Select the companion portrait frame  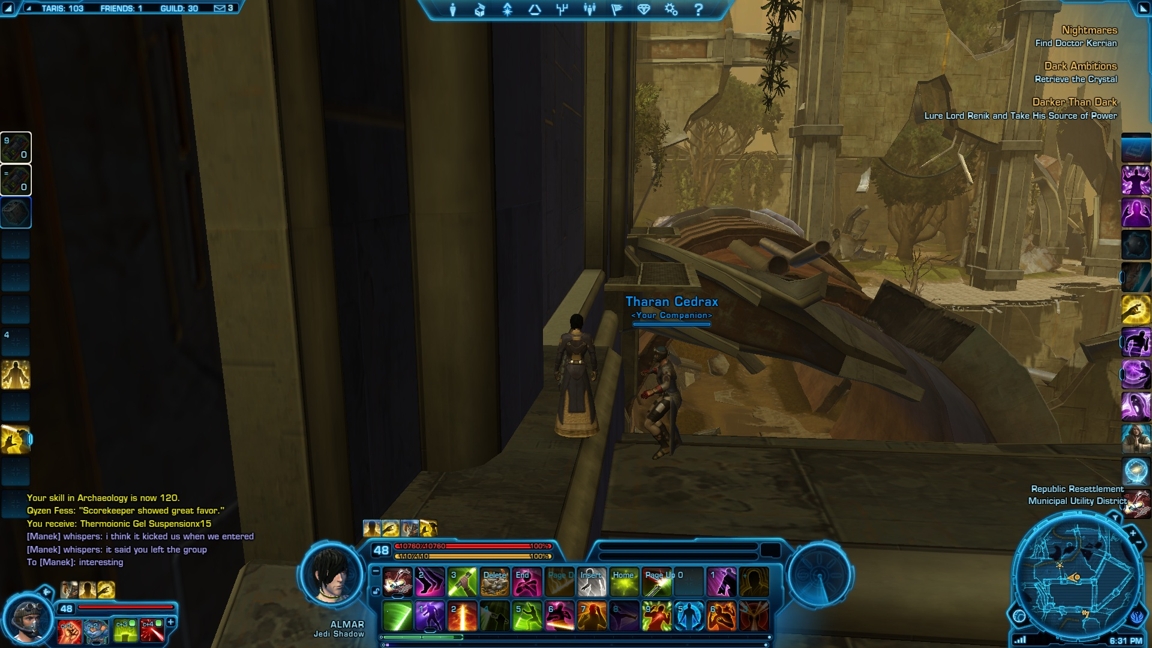[x=27, y=618]
